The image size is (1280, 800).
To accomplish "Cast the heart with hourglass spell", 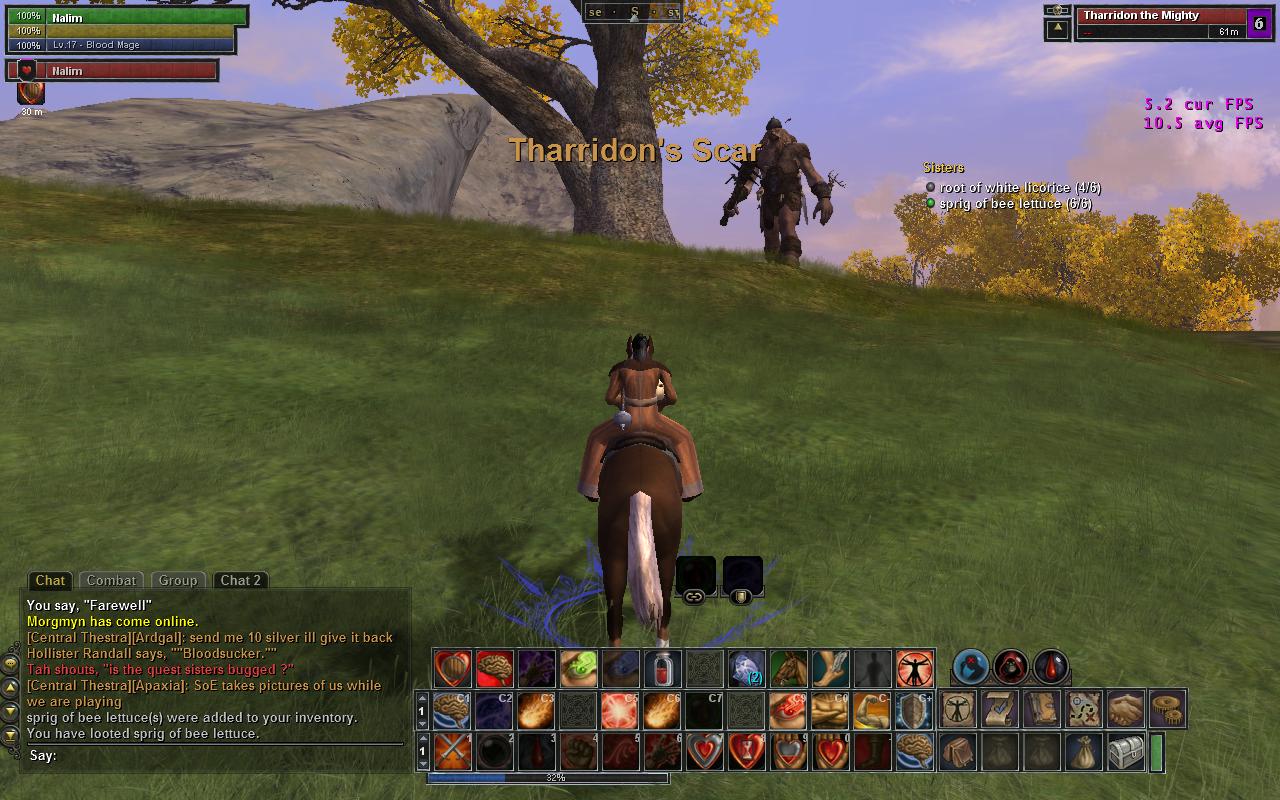I will click(746, 752).
